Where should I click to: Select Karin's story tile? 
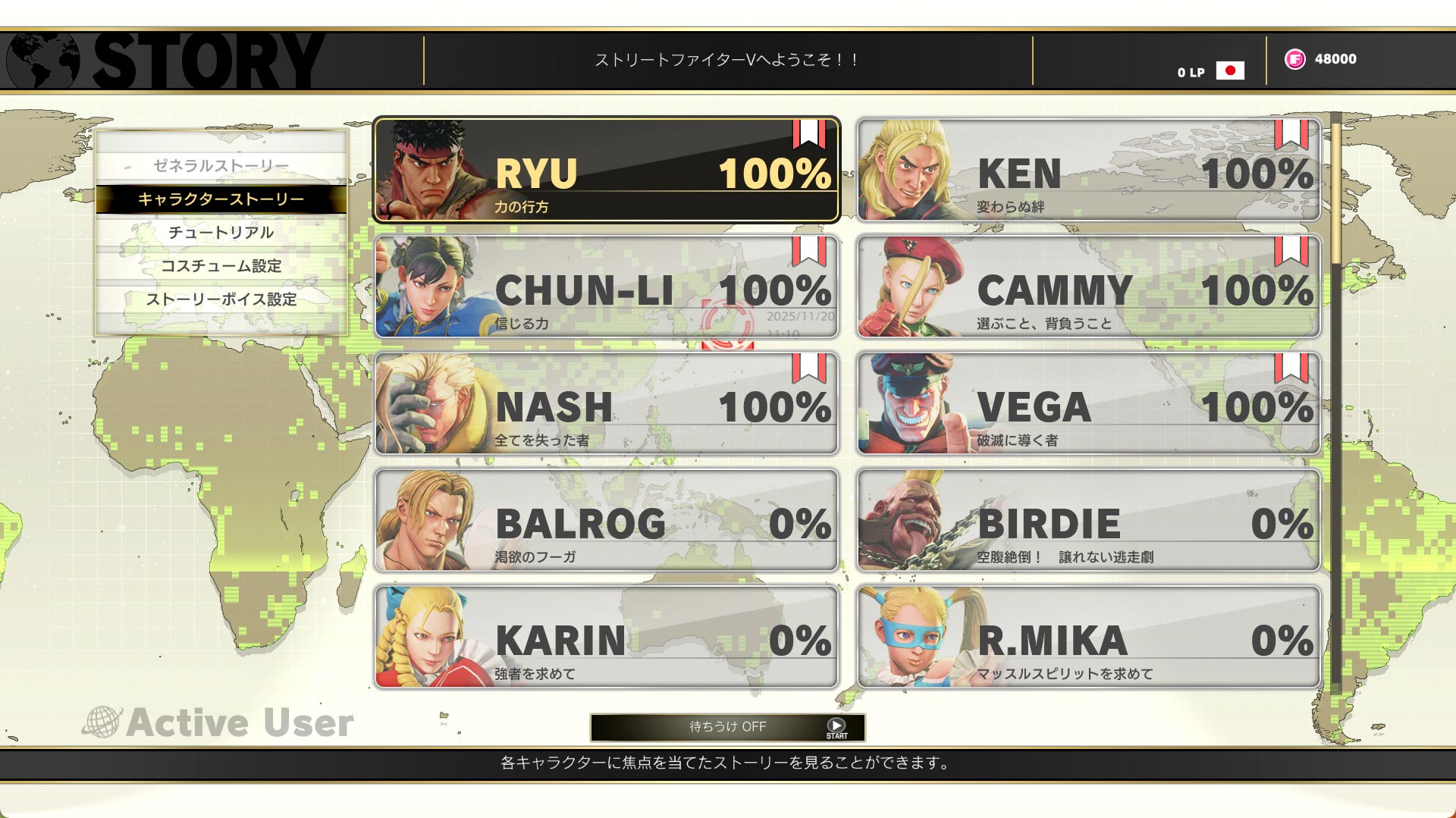pyautogui.click(x=607, y=637)
